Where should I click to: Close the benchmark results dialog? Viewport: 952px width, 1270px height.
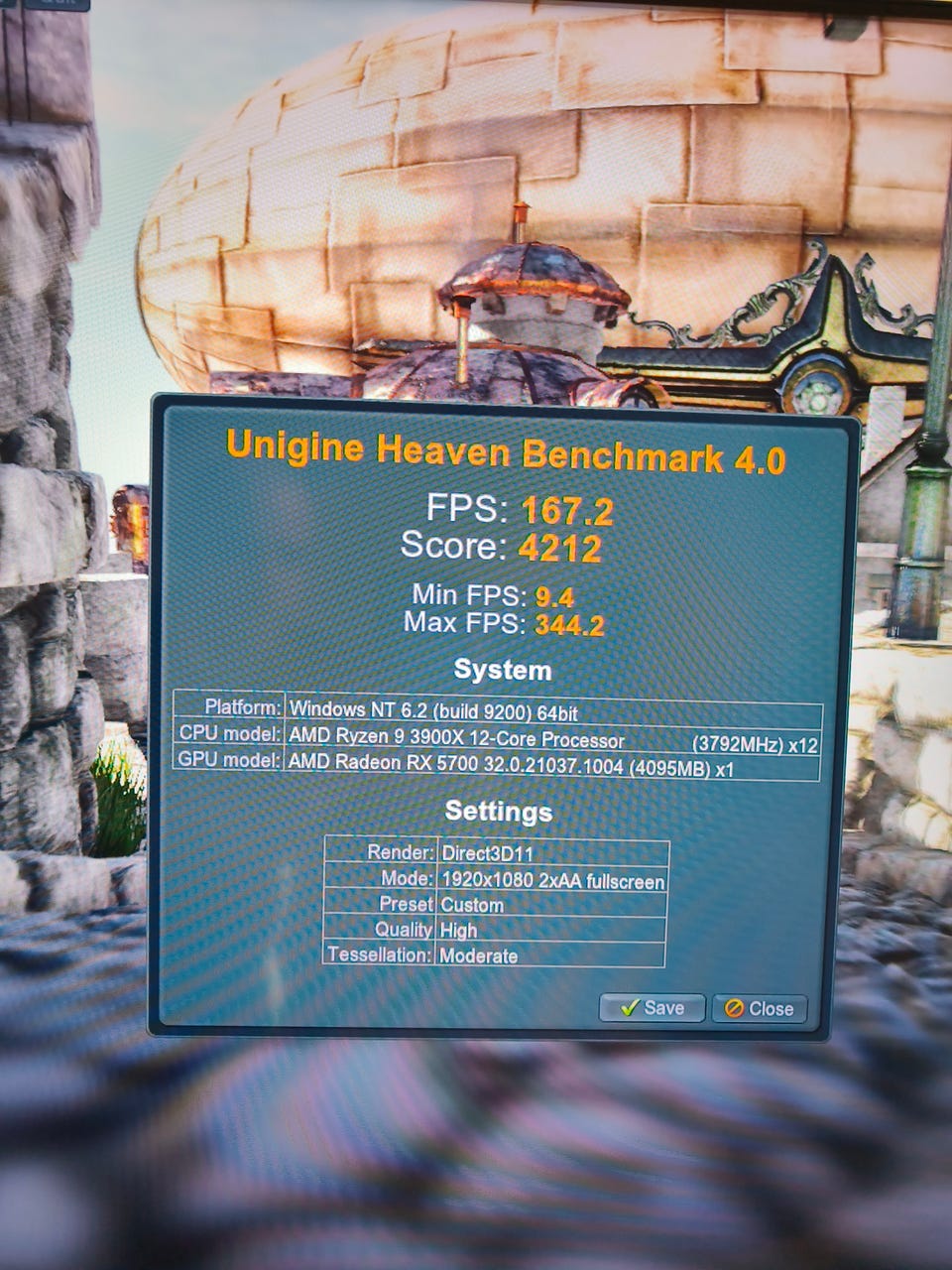pyautogui.click(x=760, y=1009)
